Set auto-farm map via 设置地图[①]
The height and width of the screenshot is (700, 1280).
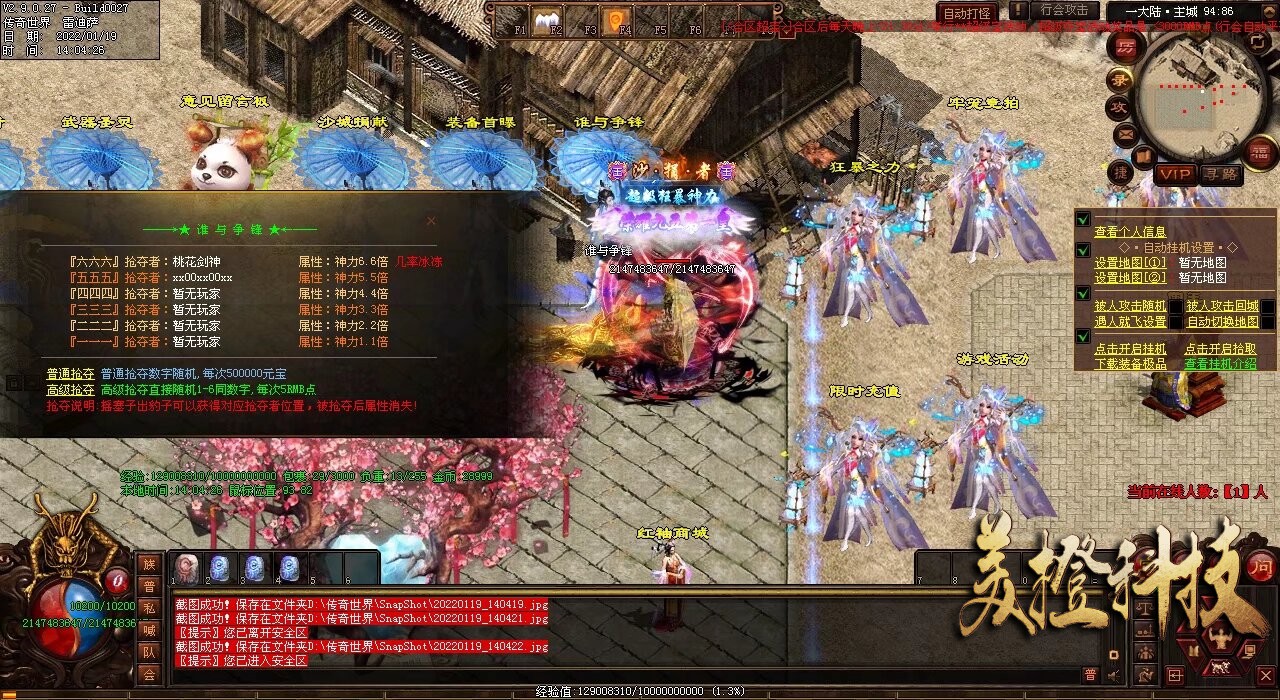click(x=1130, y=263)
